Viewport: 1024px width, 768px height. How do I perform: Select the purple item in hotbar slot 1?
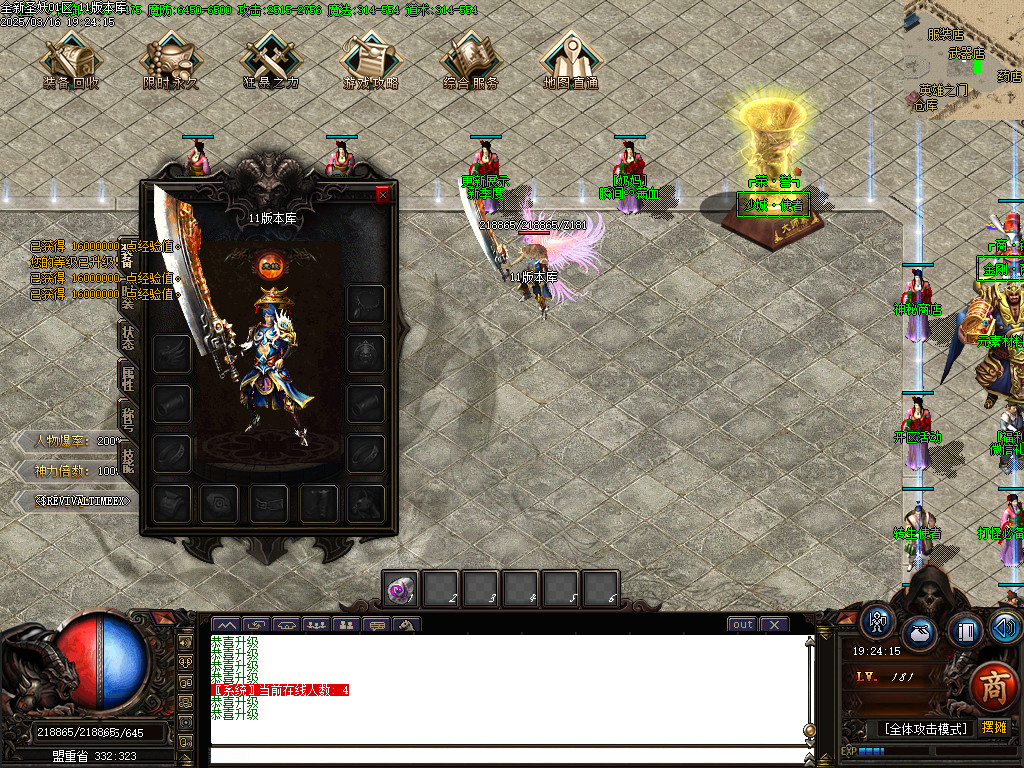pos(401,589)
